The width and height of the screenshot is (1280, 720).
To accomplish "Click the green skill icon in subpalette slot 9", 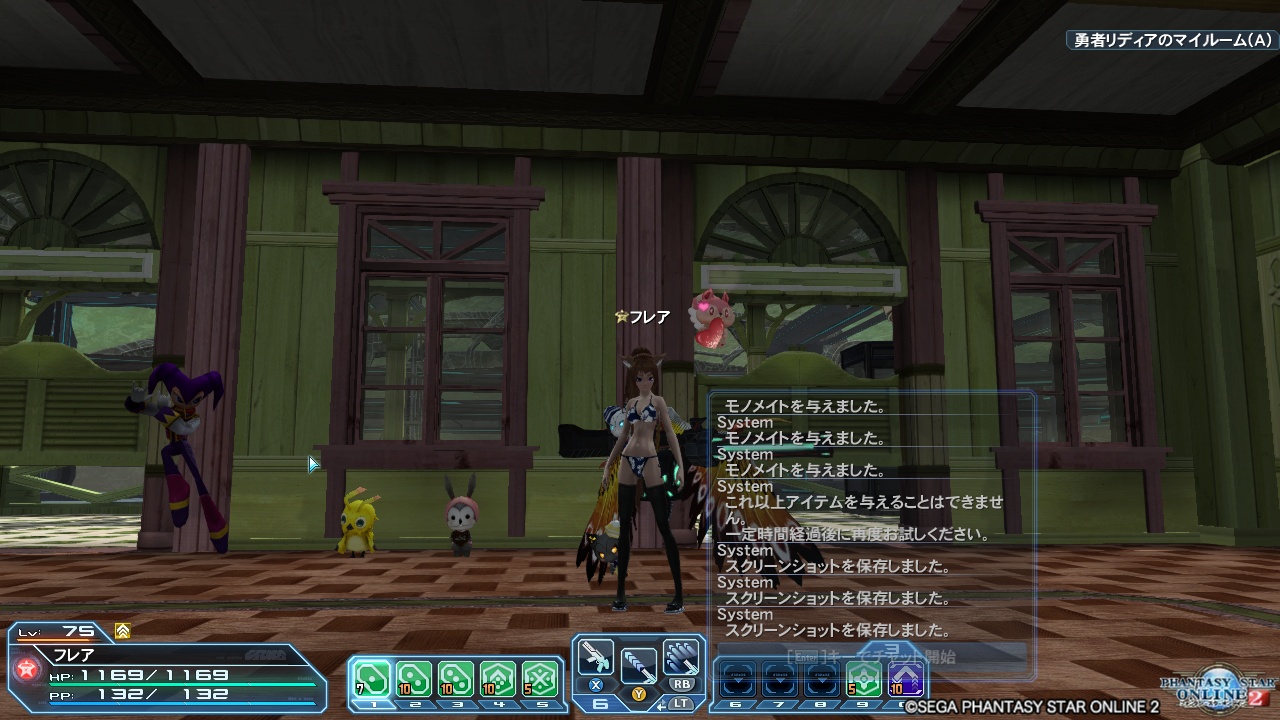I will [x=864, y=679].
